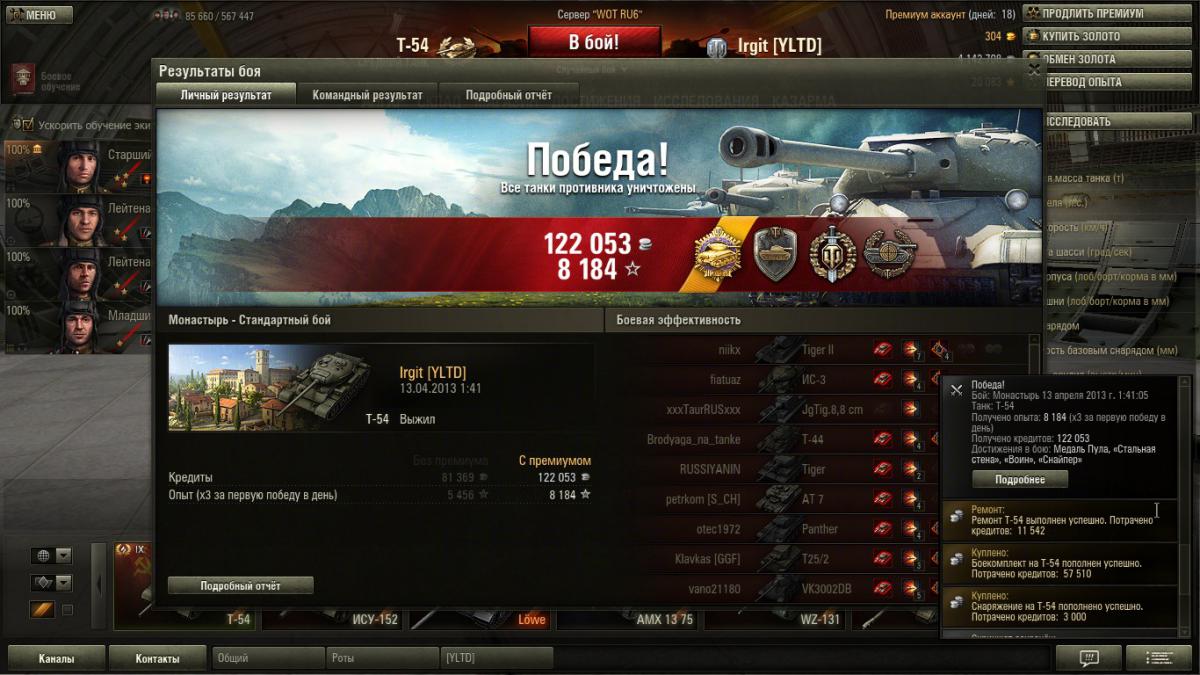The width and height of the screenshot is (1200, 675).
Task: Switch to the Командный результат tab
Action: tap(367, 95)
